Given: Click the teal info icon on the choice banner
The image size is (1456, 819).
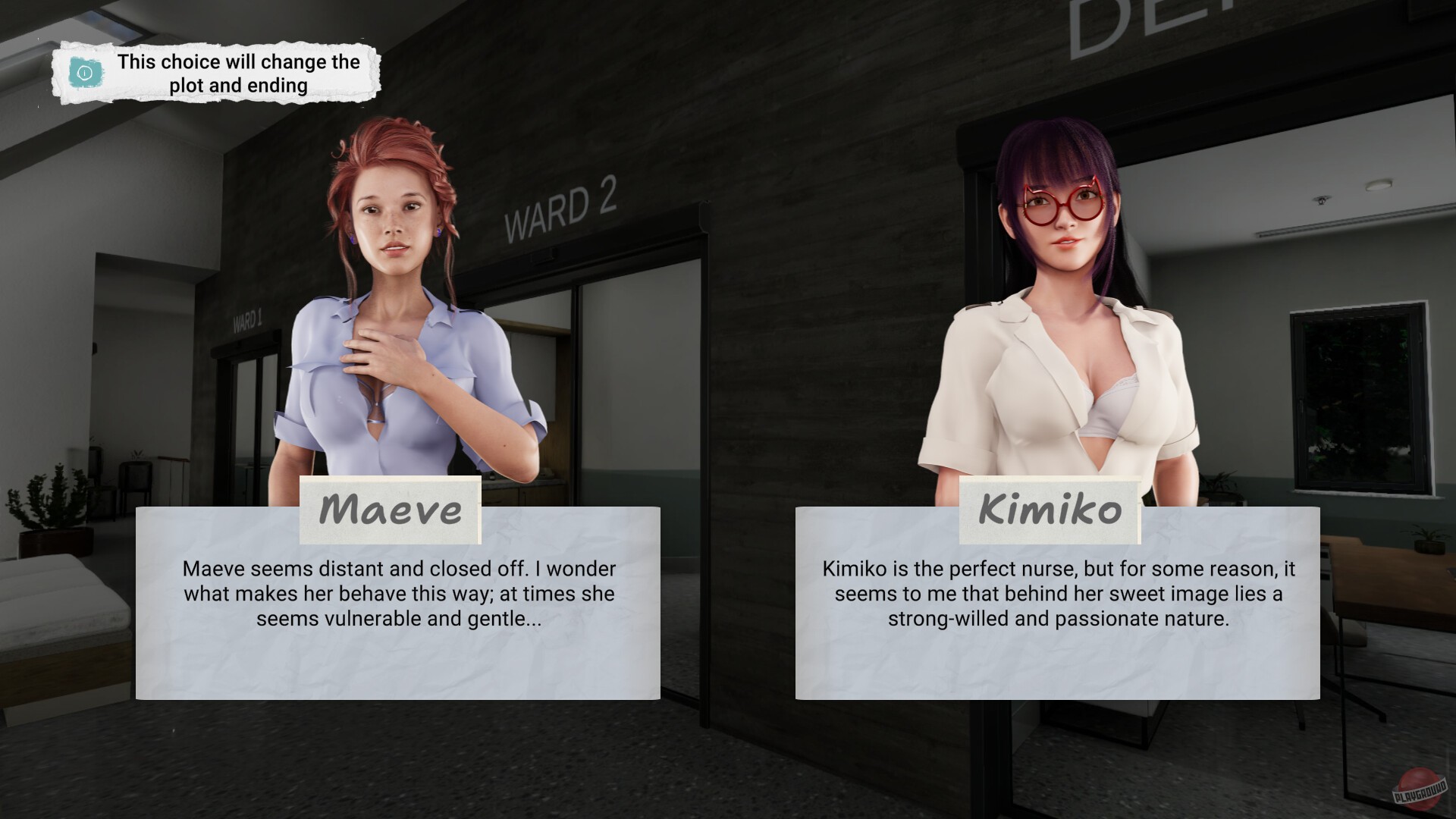Looking at the screenshot, I should (85, 73).
